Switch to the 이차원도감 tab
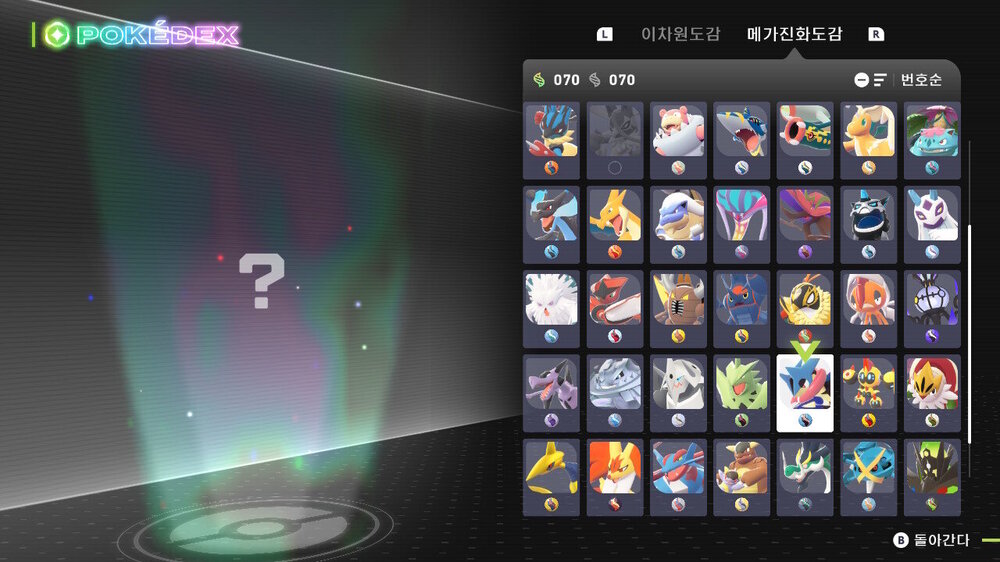 coord(680,34)
